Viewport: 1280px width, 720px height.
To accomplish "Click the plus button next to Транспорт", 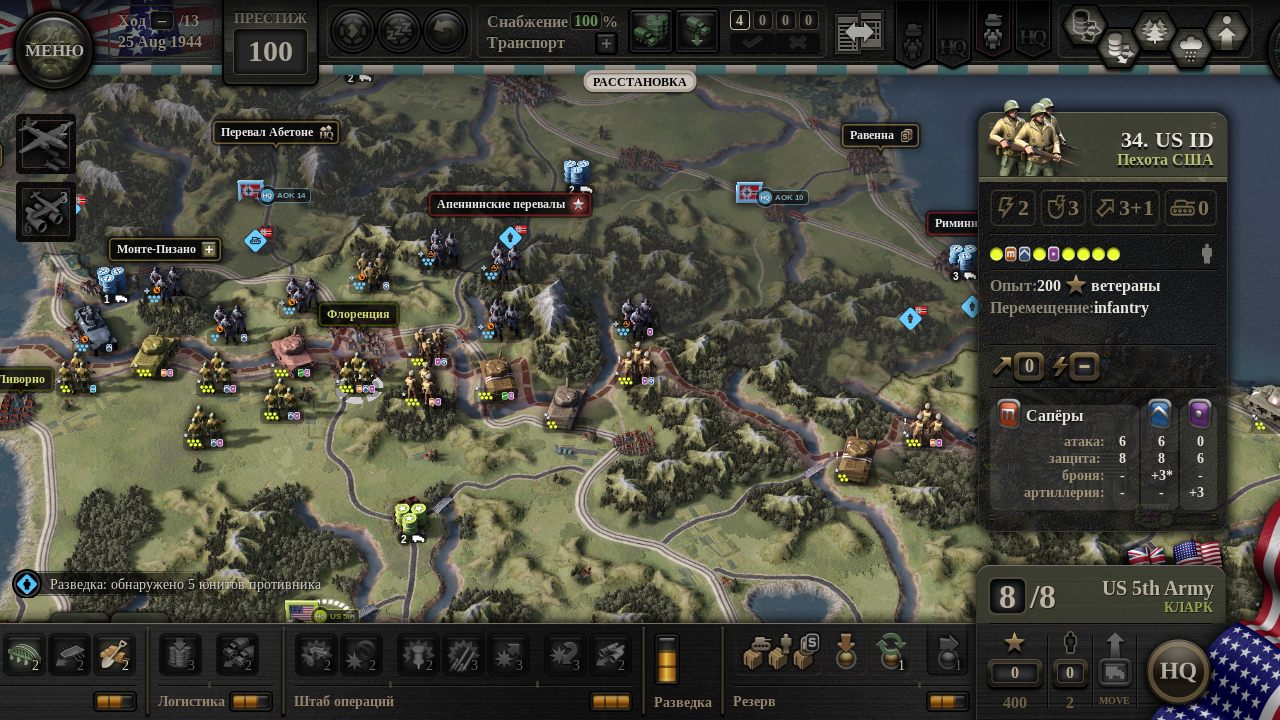I will pos(606,43).
